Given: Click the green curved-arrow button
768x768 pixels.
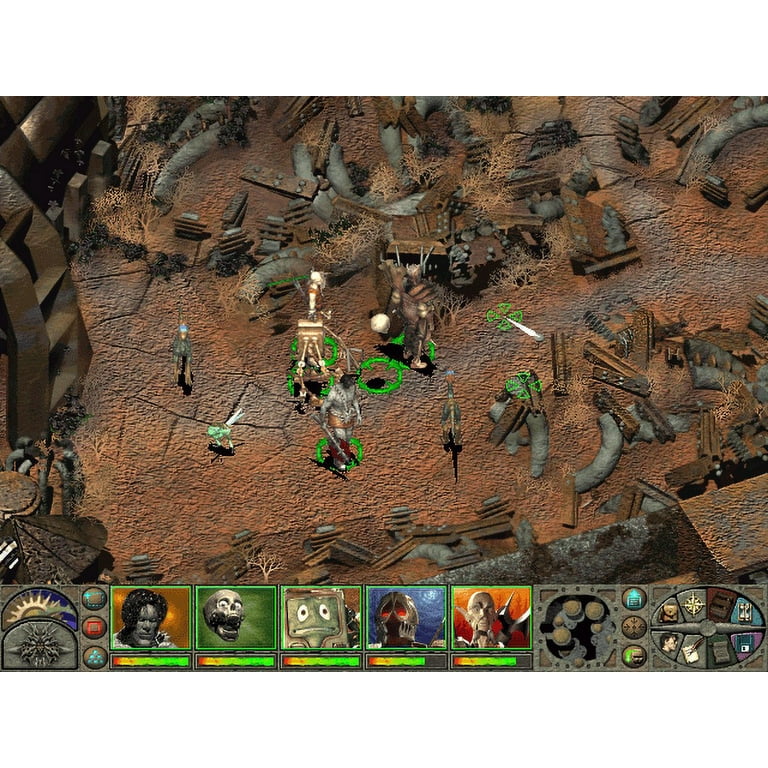Looking at the screenshot, I should coord(634,656).
